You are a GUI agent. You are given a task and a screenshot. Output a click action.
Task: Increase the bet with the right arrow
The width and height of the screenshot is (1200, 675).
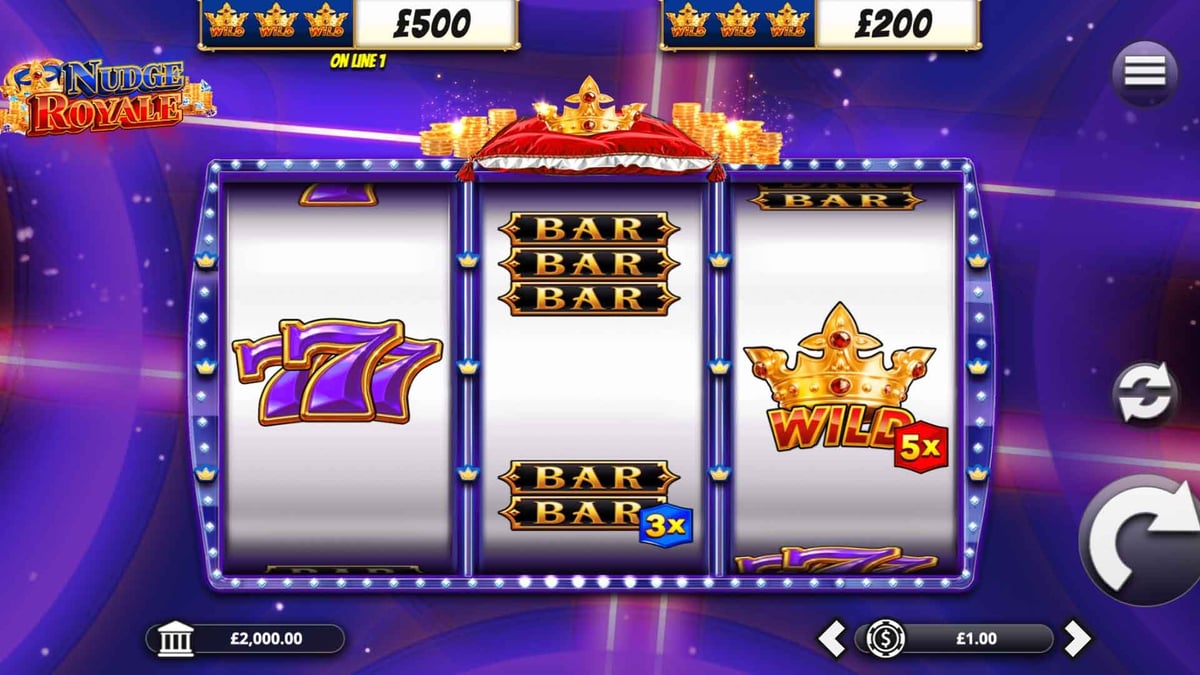point(1076,638)
